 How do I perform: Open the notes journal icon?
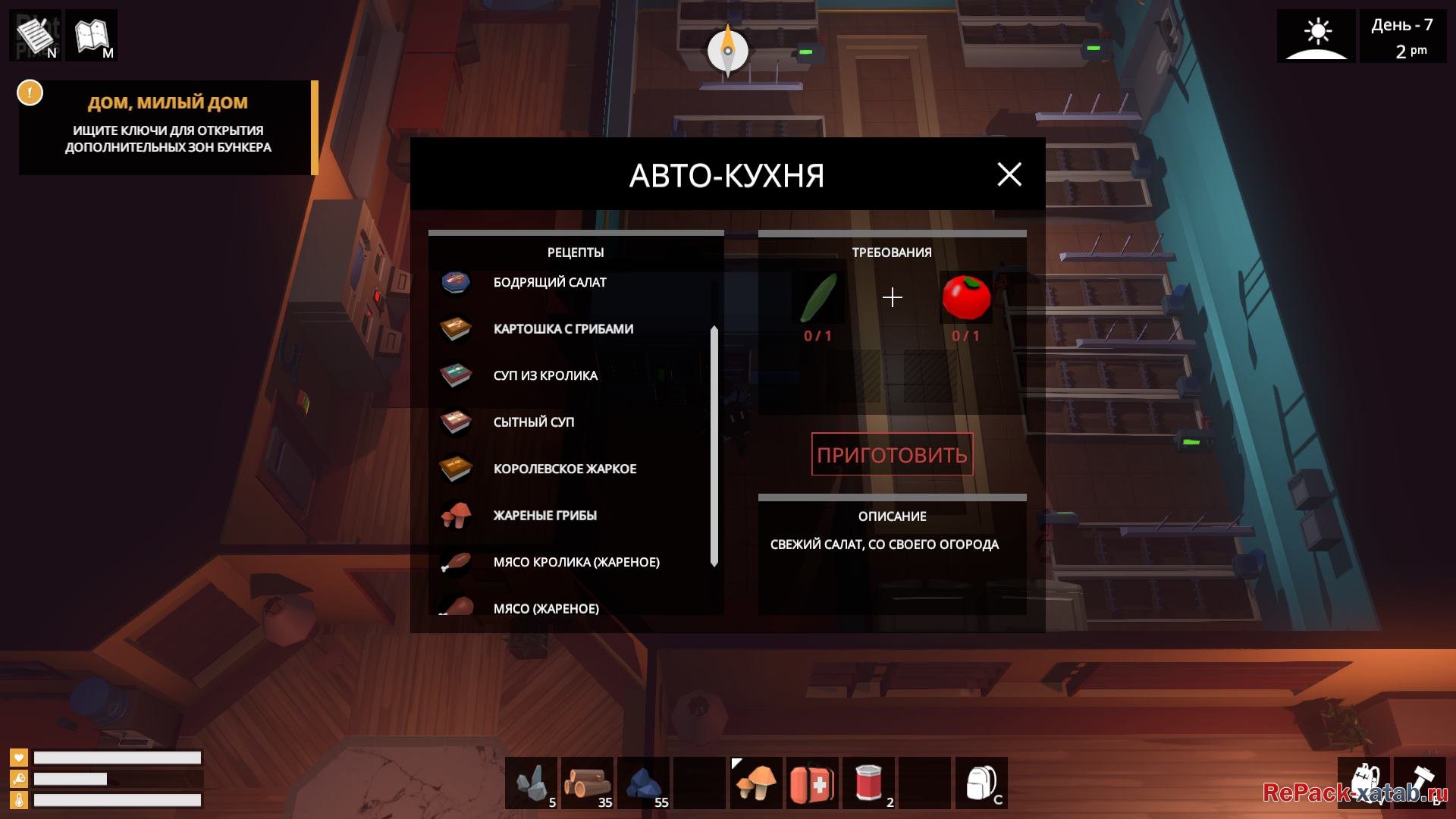coord(36,35)
